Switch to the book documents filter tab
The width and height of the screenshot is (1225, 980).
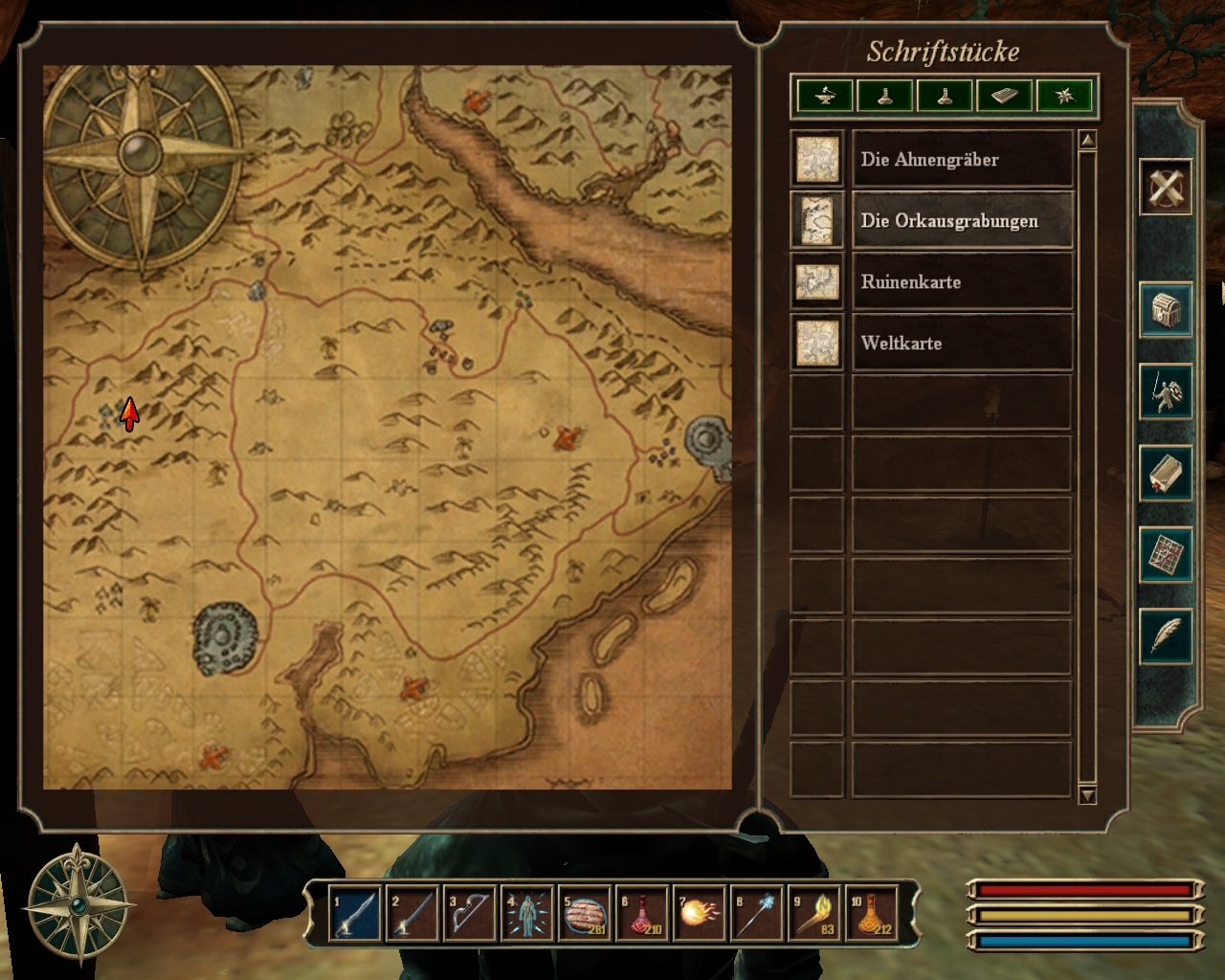(x=1005, y=96)
